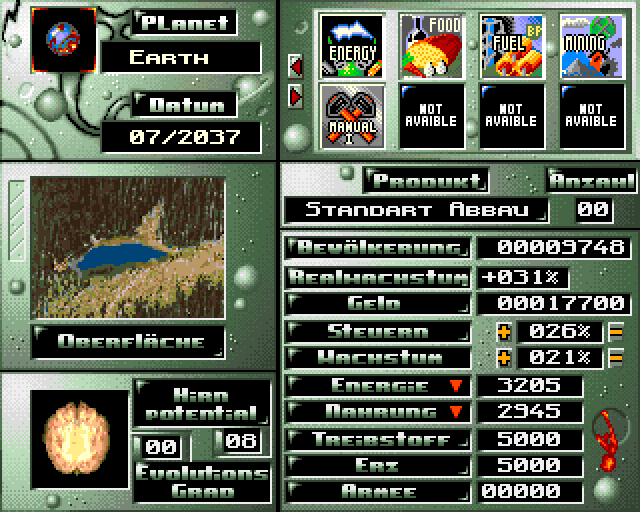Increase Steuern with the plus button
The height and width of the screenshot is (512, 640).
(503, 332)
